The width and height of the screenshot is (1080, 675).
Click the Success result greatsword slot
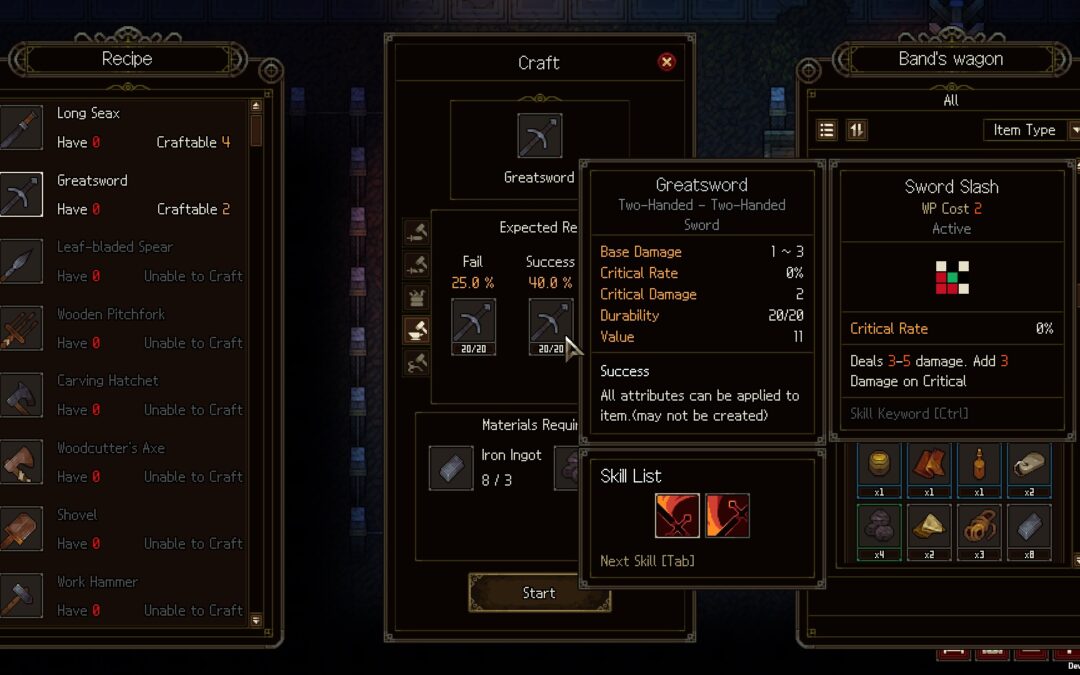tap(550, 326)
